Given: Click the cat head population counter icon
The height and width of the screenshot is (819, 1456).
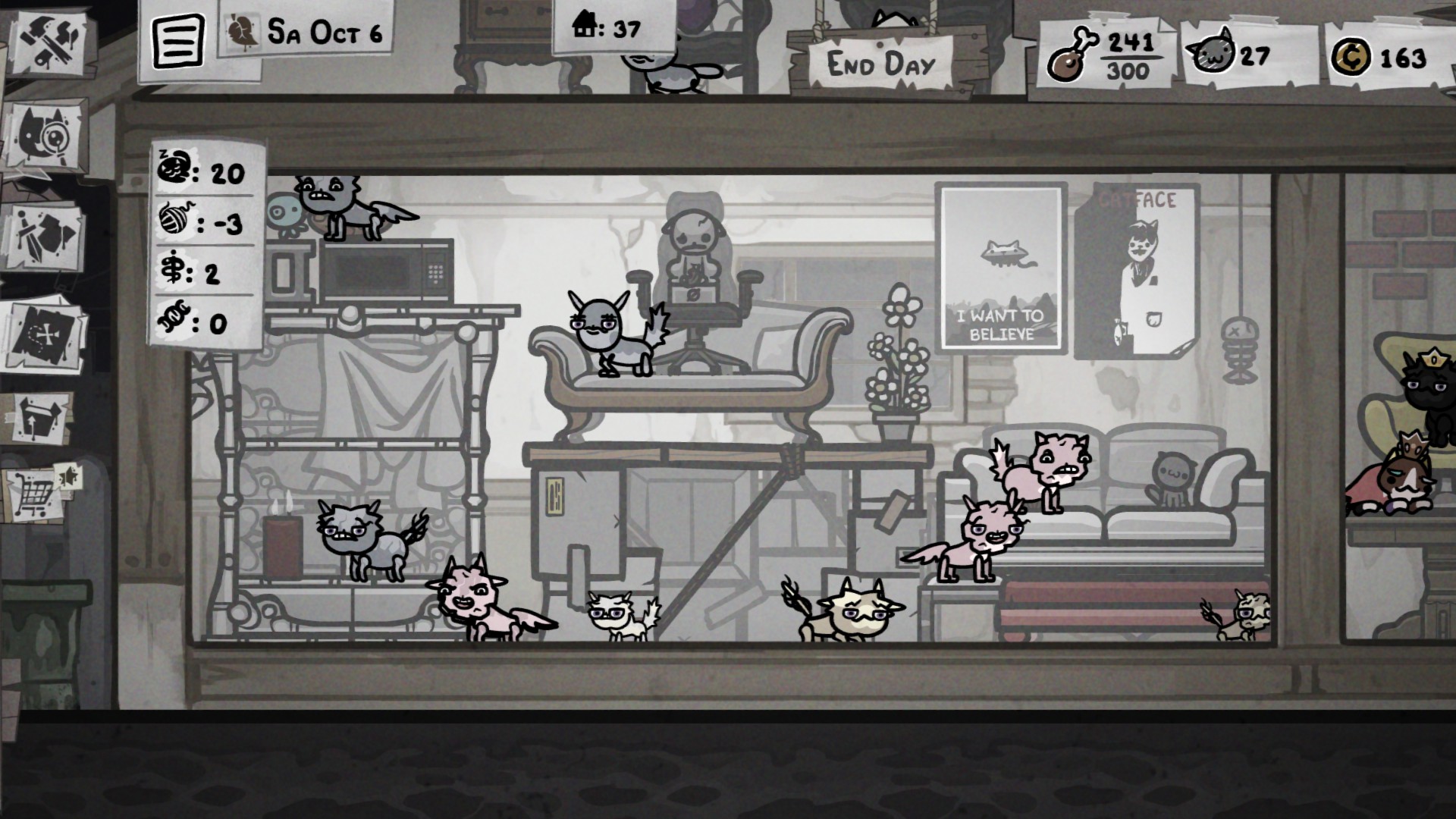Looking at the screenshot, I should [x=1212, y=52].
